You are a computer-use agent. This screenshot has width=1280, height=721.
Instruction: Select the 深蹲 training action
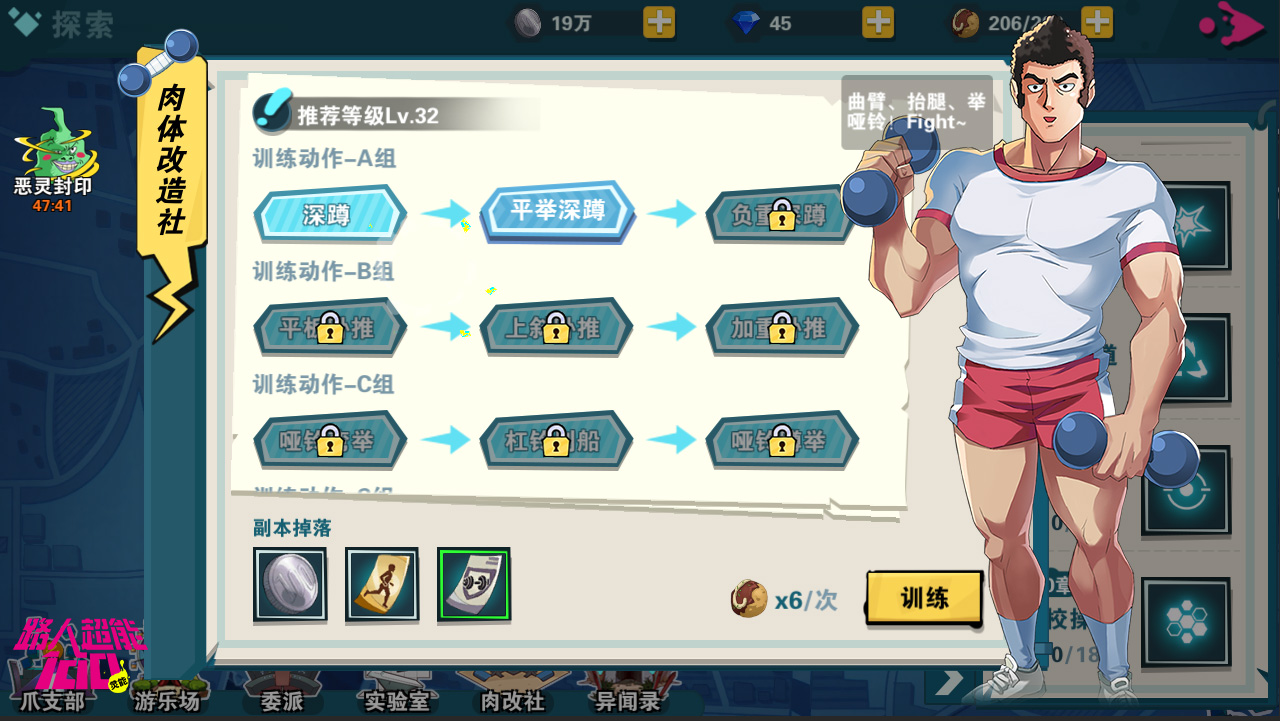click(329, 214)
